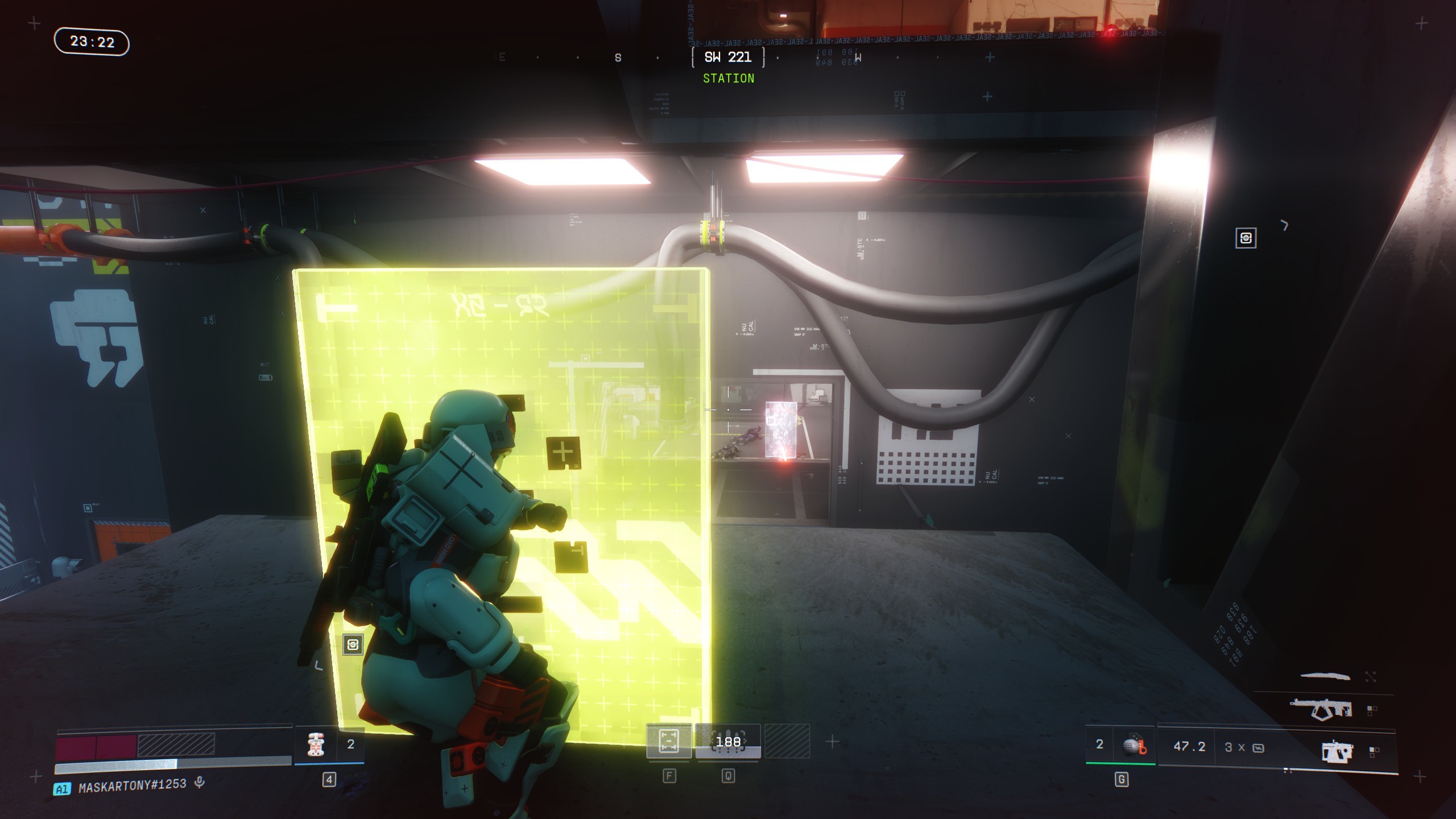The height and width of the screenshot is (819, 1456).
Task: Switch to the rifle in the middle weapon slot
Action: coord(1321,709)
